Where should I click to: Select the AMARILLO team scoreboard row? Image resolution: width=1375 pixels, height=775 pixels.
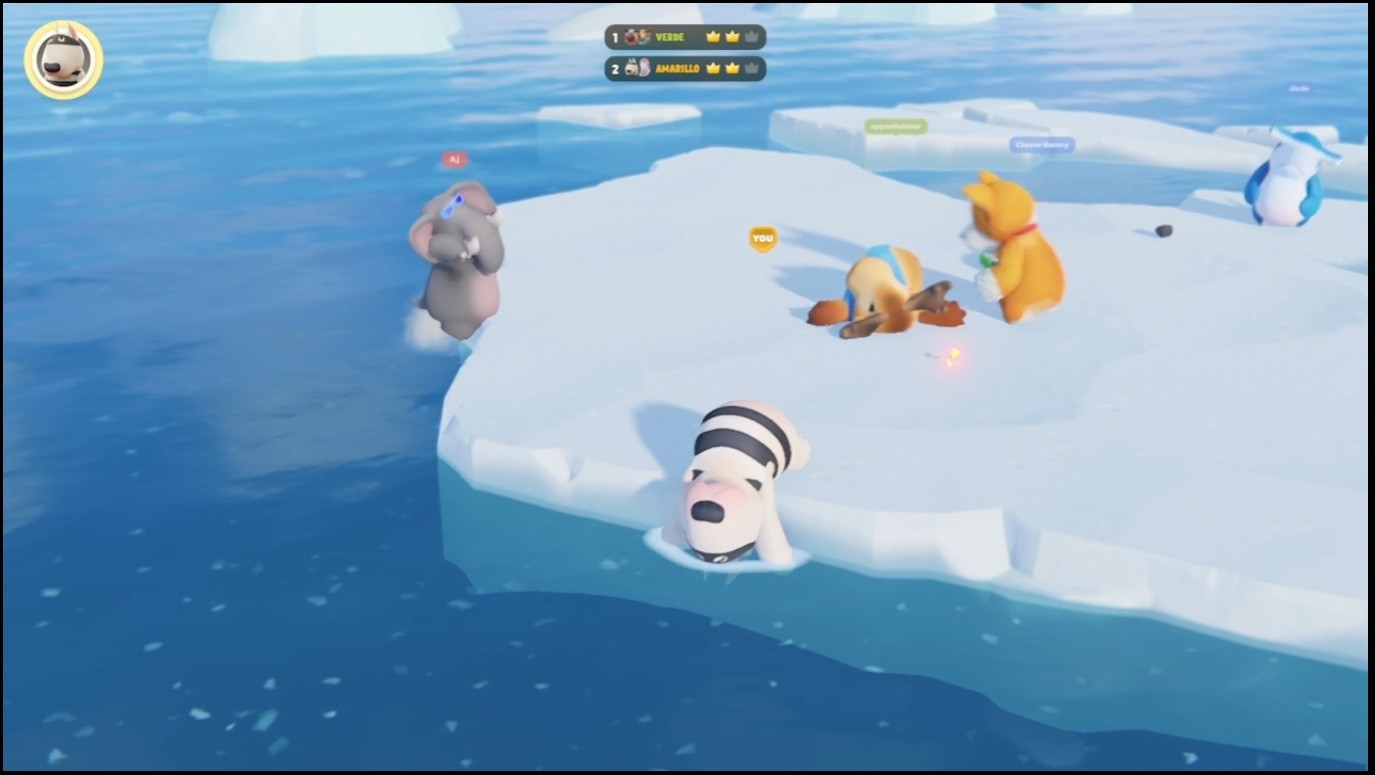click(x=685, y=69)
